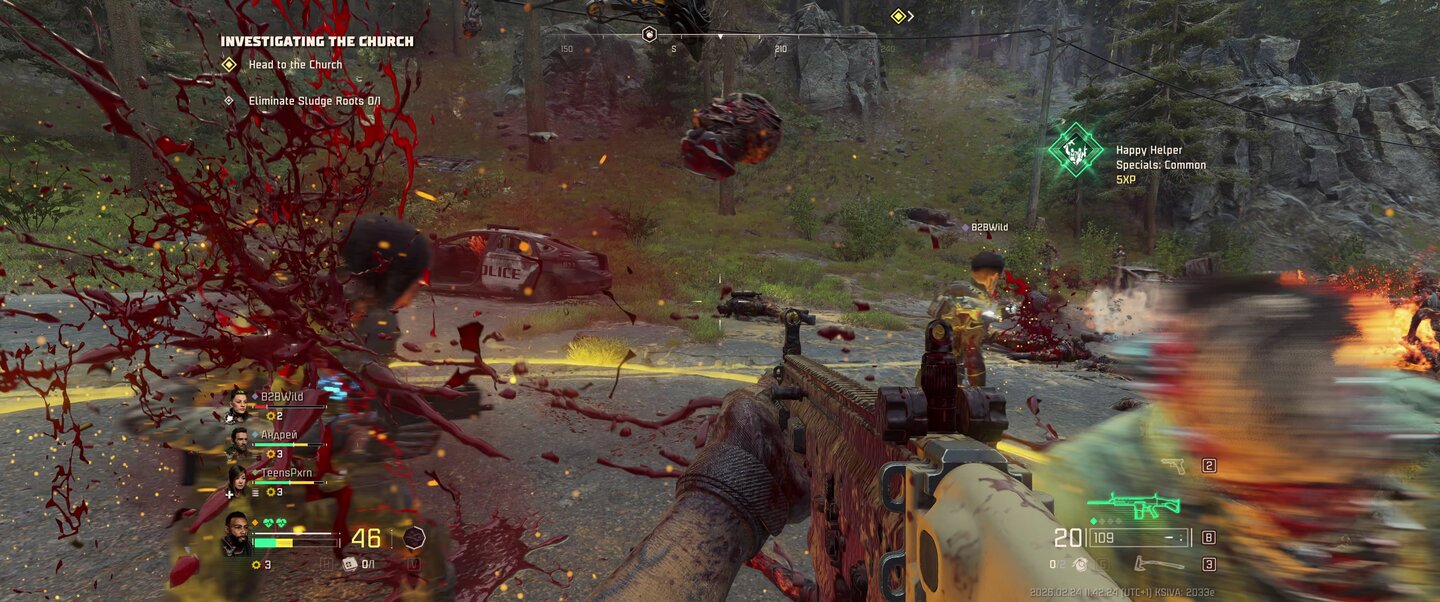
Task: Click the Eliminate Sludge Roots objective
Action: click(314, 101)
